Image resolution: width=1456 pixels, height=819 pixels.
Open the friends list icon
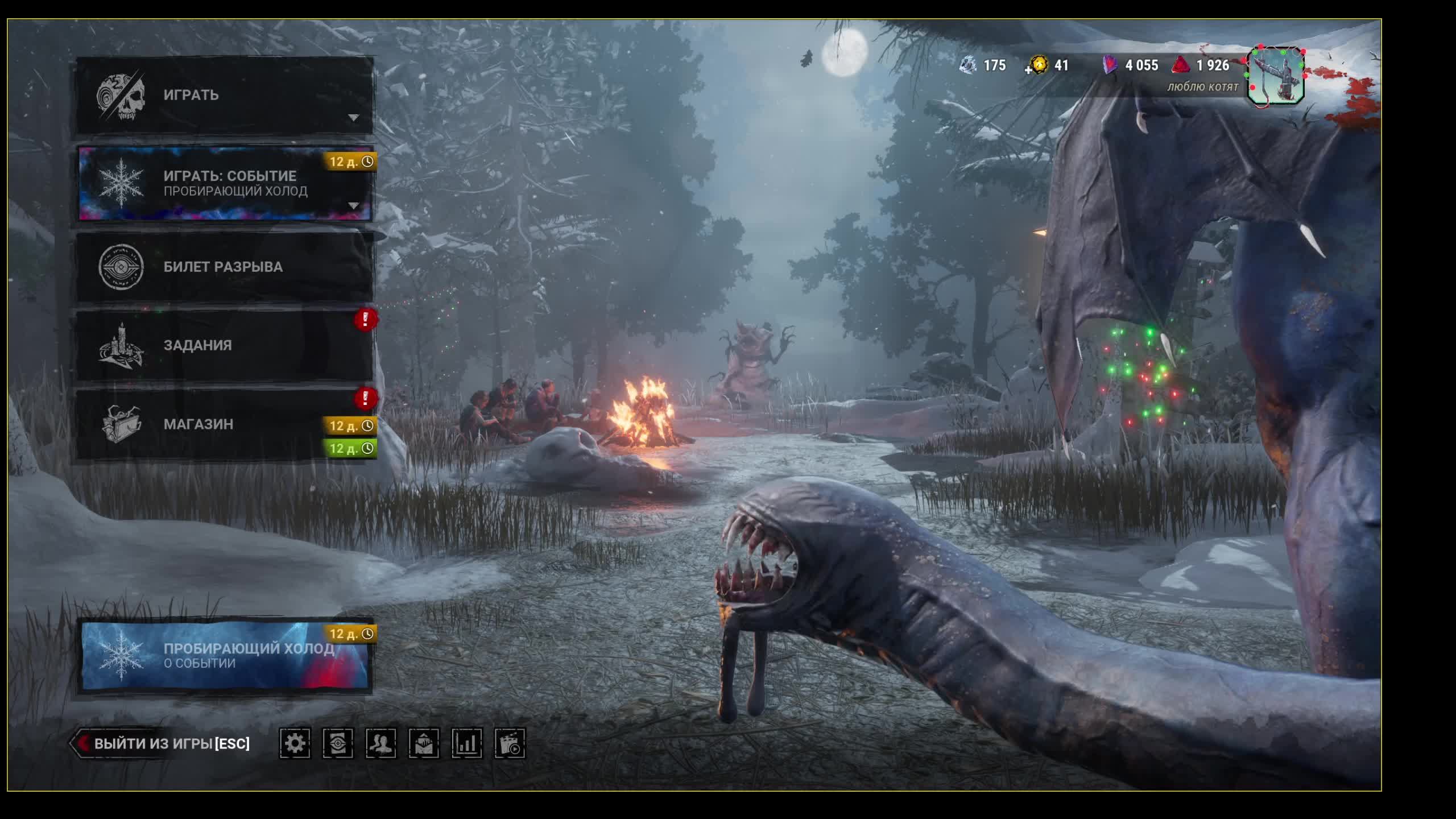click(x=381, y=743)
